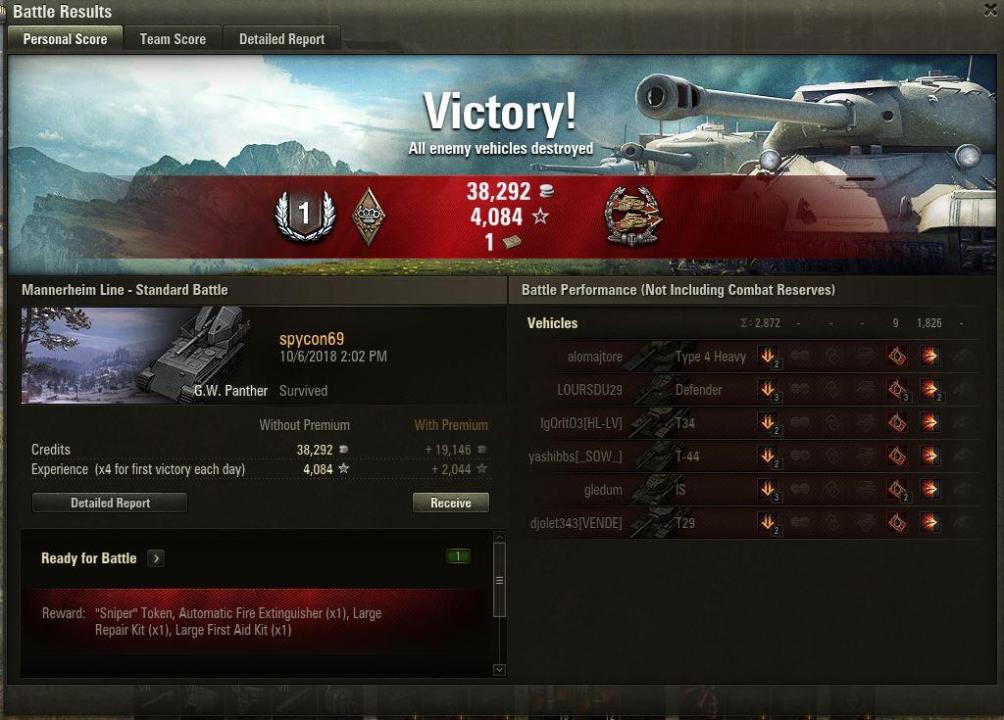This screenshot has width=1004, height=720.
Task: Show the Detailed Report tab
Action: point(282,39)
